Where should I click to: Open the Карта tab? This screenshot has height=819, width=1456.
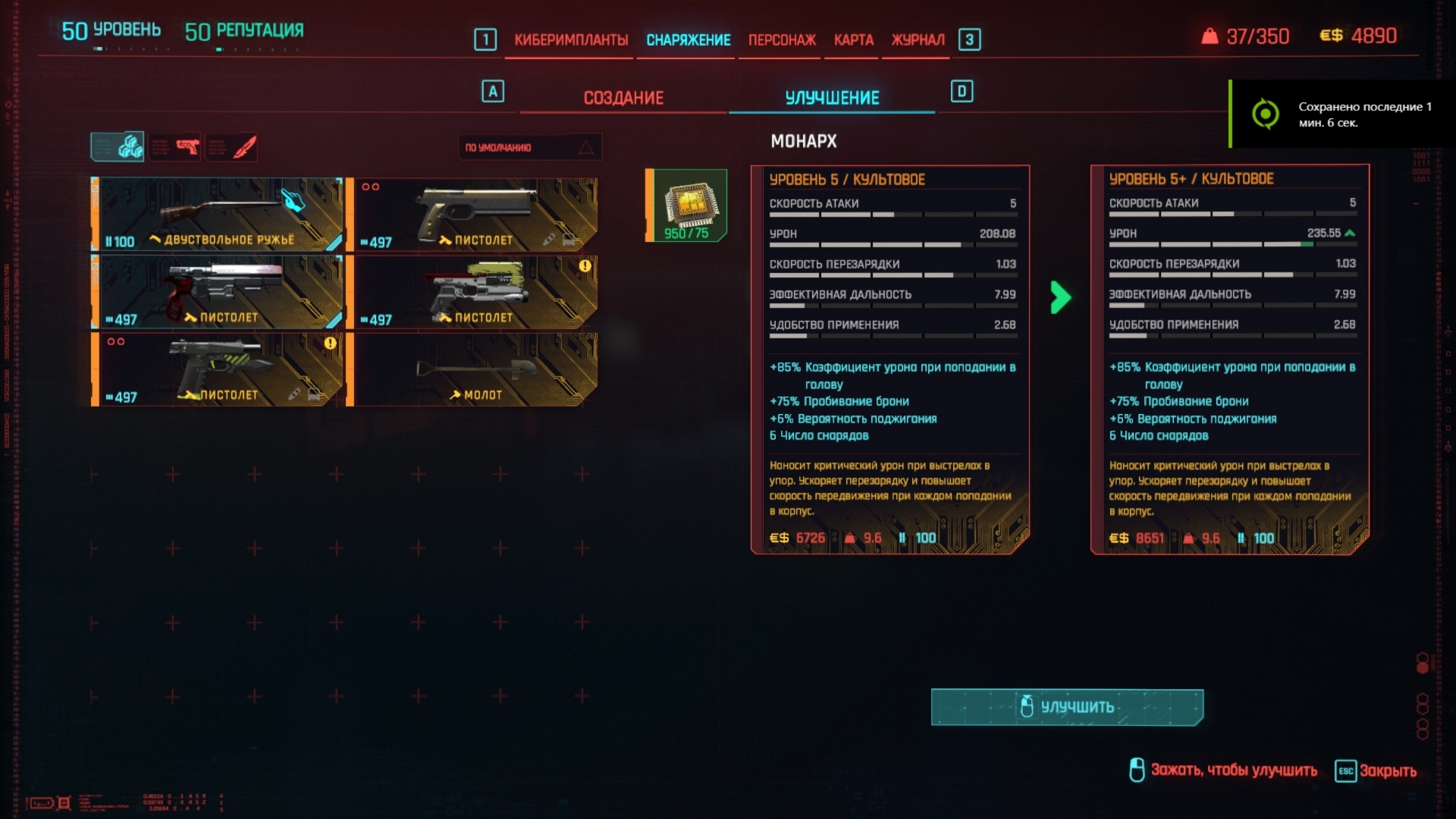[853, 39]
